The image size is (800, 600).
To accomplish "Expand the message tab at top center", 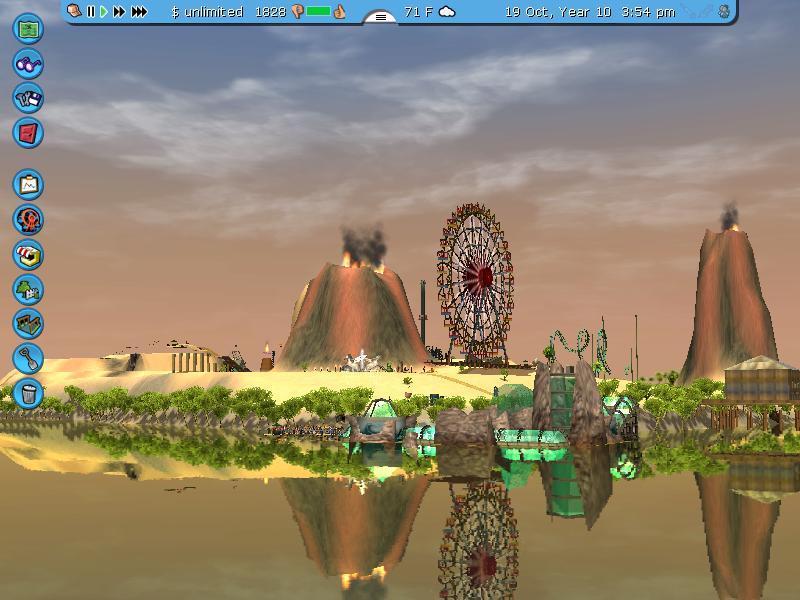I will (x=380, y=16).
